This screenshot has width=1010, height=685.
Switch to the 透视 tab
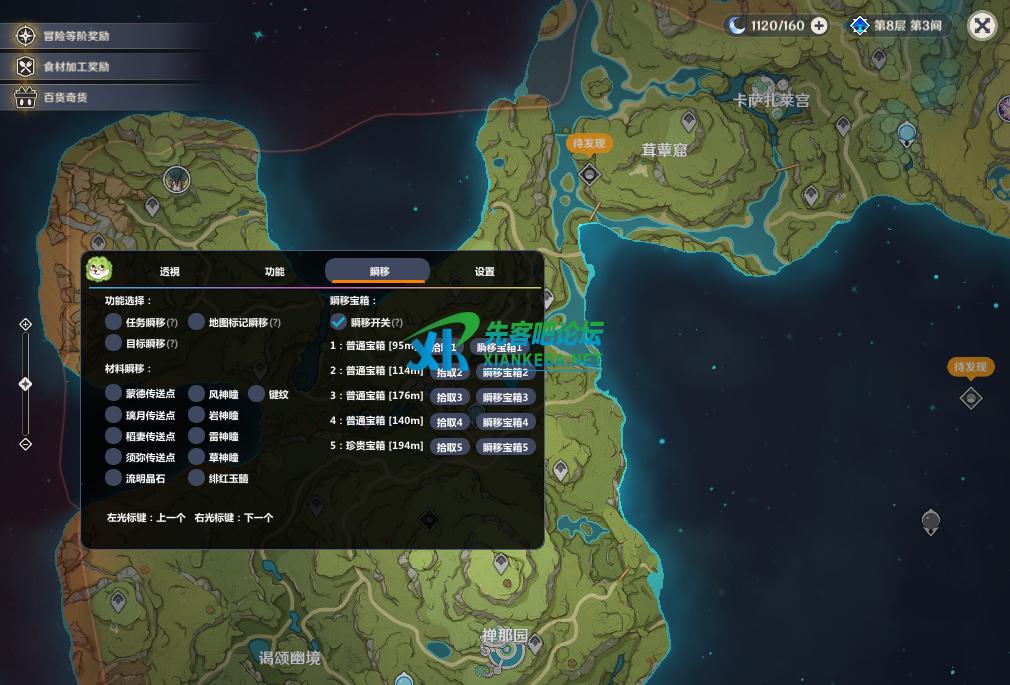(170, 271)
